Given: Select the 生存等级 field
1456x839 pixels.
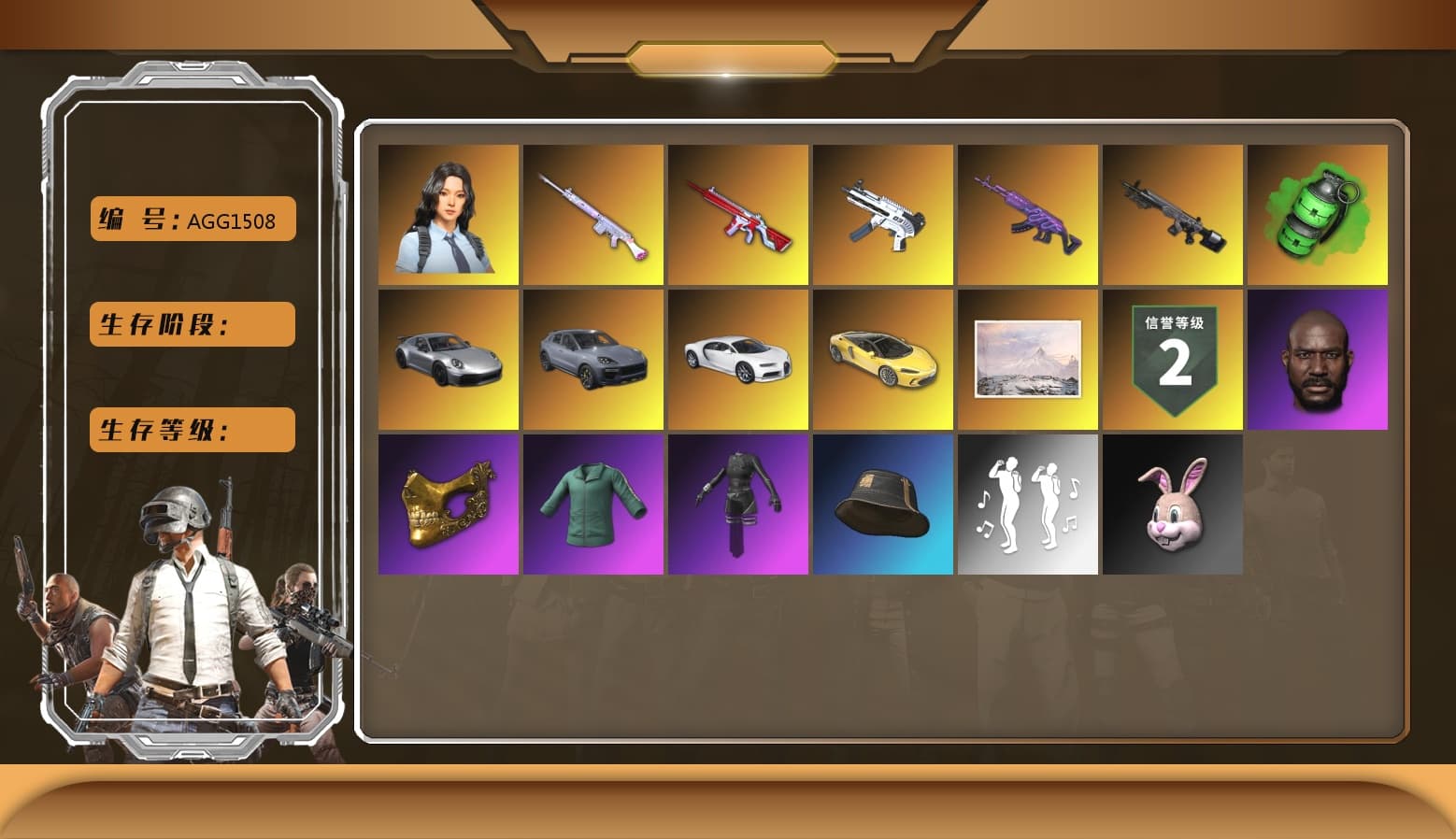Looking at the screenshot, I should [x=191, y=430].
